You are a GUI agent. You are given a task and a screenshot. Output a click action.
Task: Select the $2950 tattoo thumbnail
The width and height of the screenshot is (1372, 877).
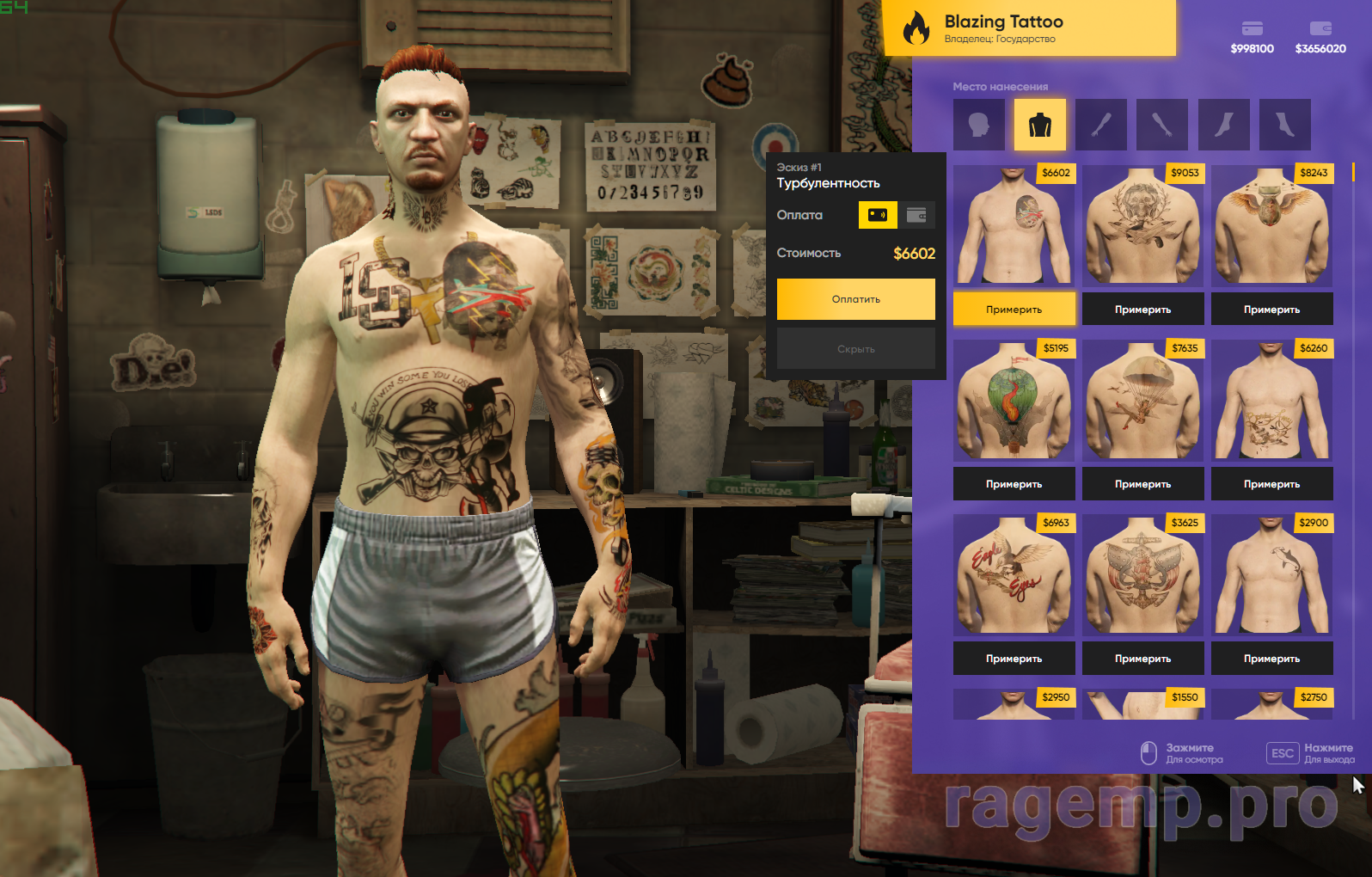(x=1014, y=705)
